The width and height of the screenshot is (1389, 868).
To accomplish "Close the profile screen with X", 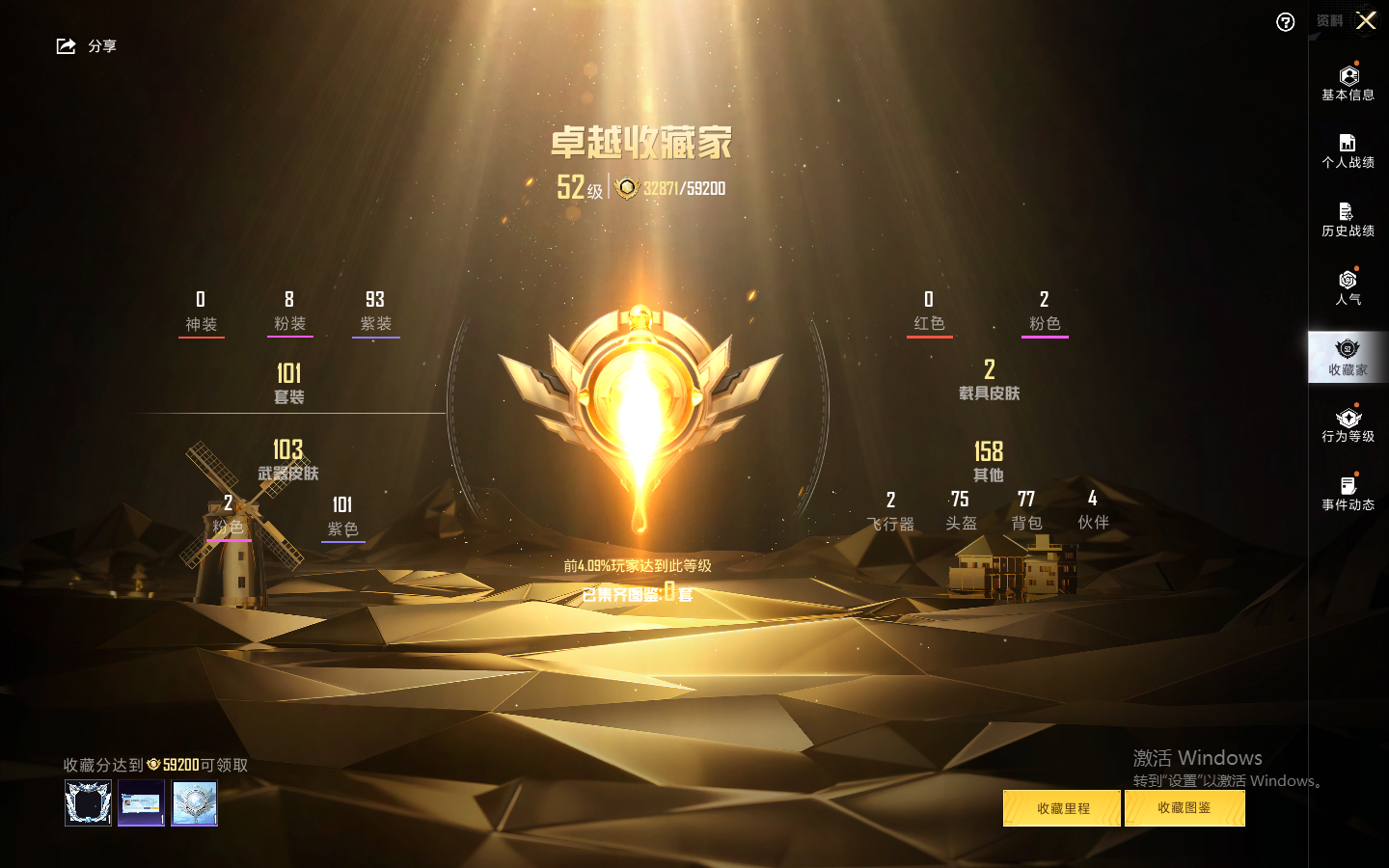I will [1366, 20].
